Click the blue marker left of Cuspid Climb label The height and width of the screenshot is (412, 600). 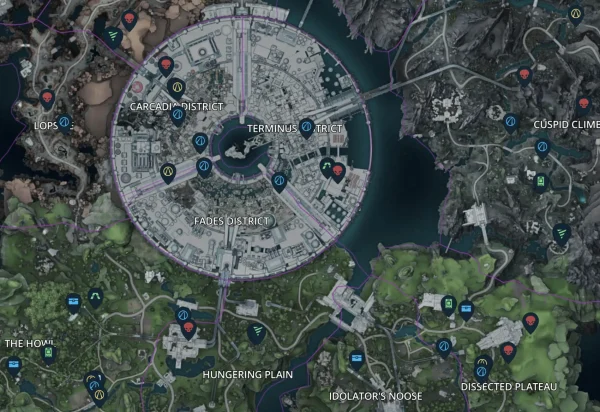click(x=510, y=122)
